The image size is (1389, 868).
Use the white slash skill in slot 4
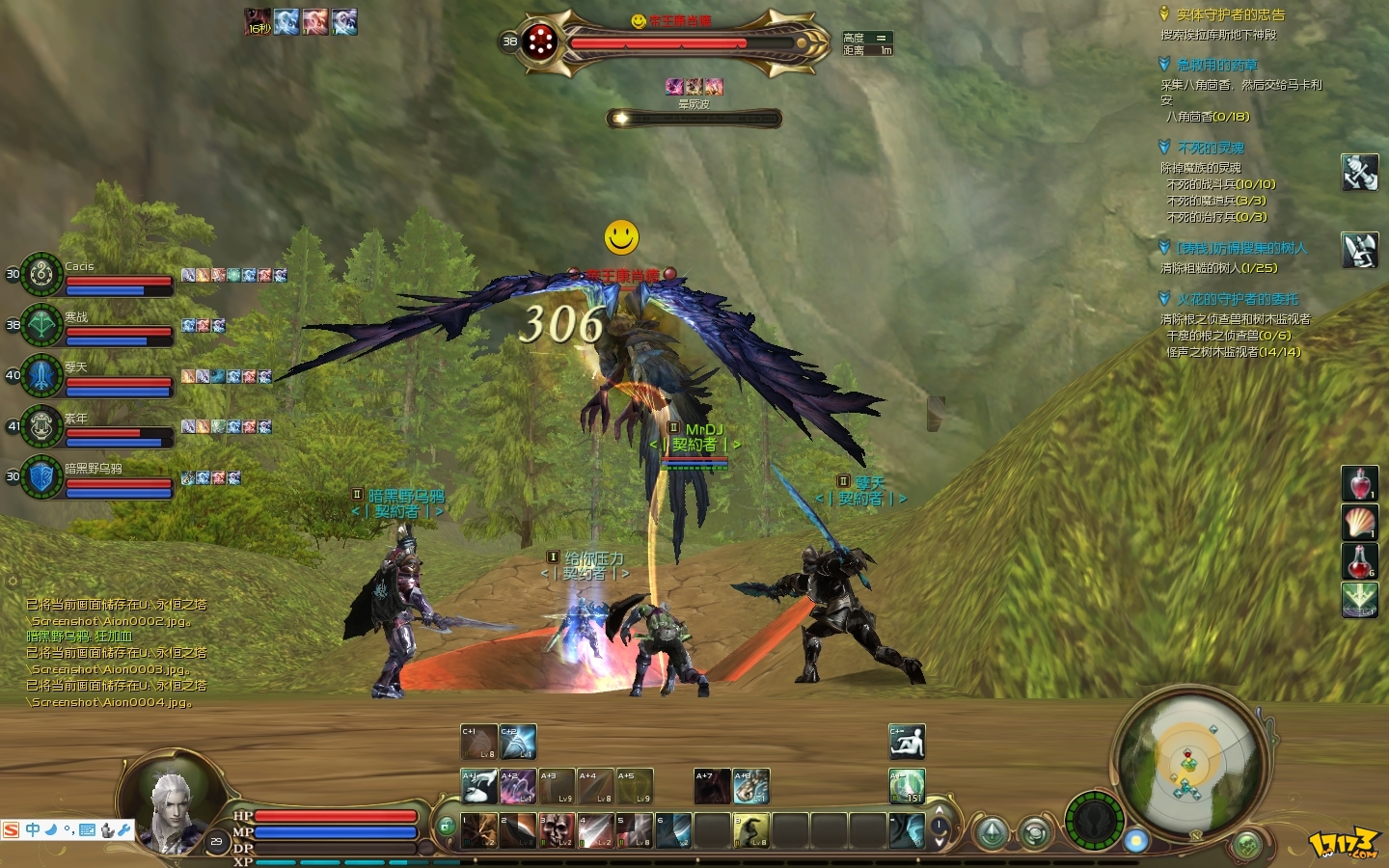[x=595, y=830]
